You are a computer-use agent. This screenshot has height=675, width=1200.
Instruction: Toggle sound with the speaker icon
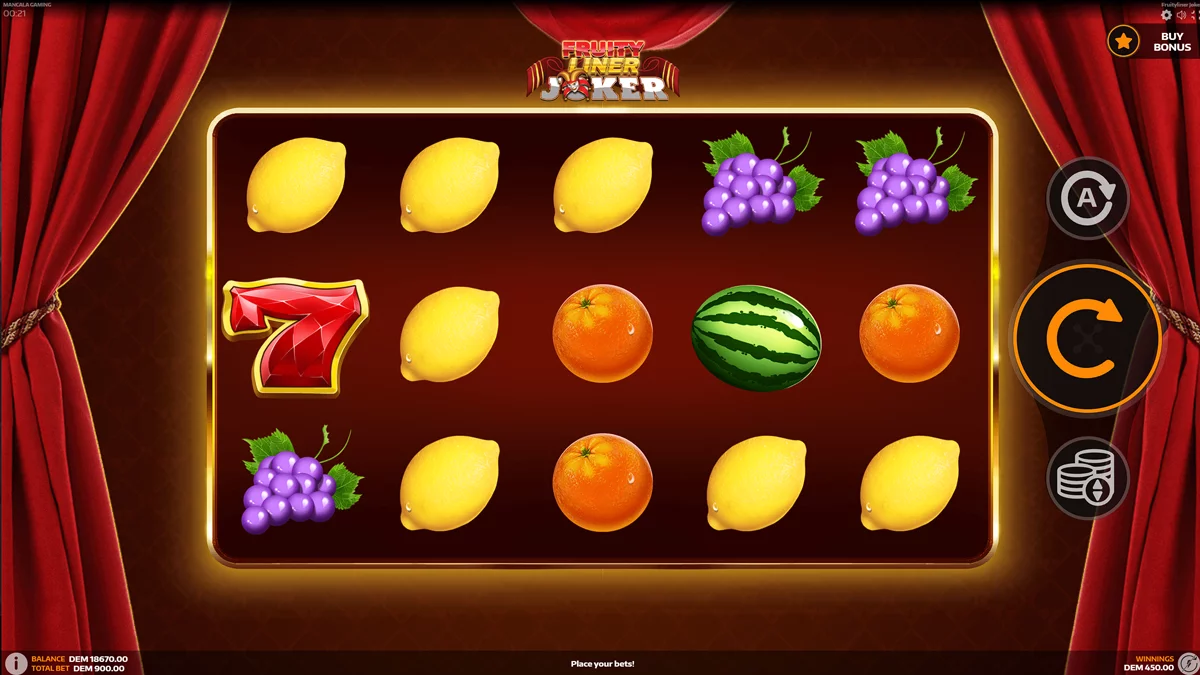1180,15
